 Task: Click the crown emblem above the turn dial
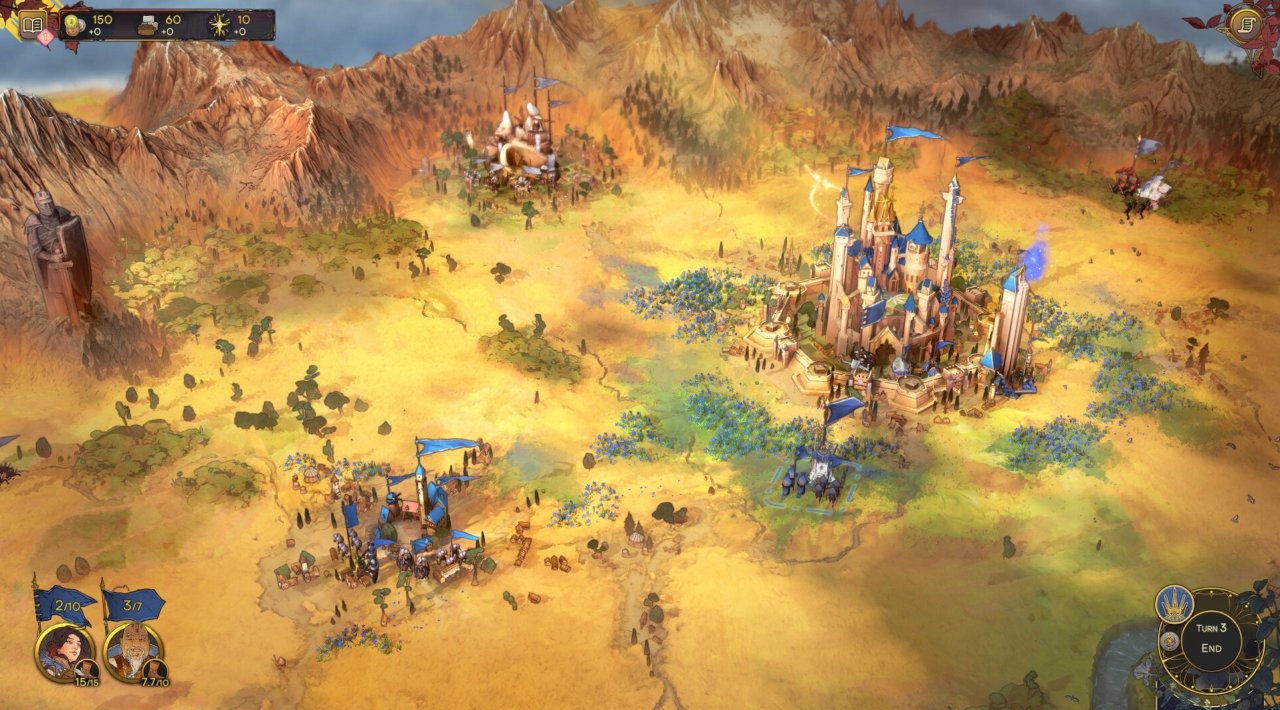(1174, 604)
